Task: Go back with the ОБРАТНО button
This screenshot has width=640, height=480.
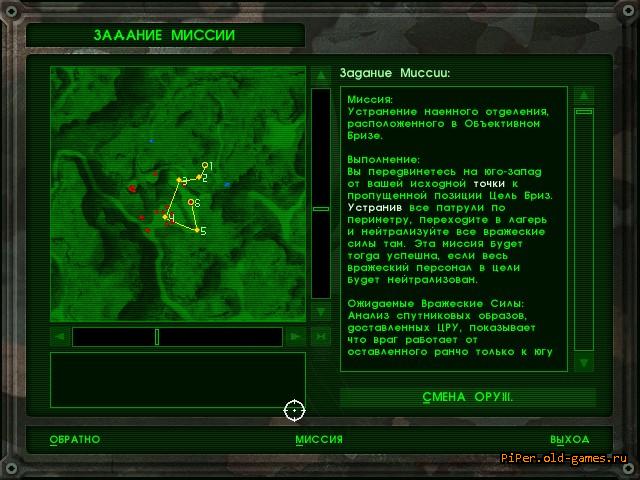Action: 75,439
